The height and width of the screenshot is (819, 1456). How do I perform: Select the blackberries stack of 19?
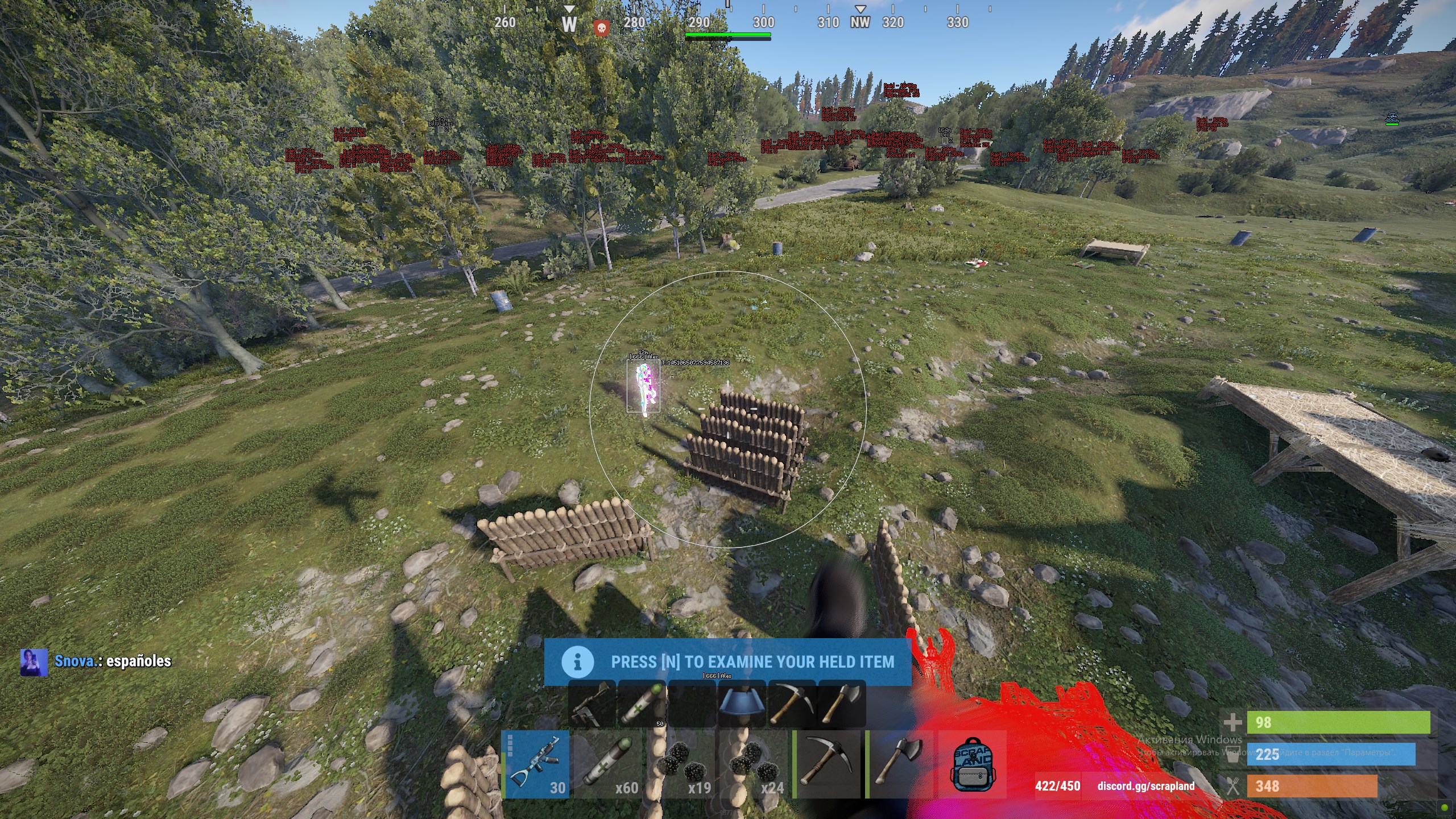tap(681, 764)
